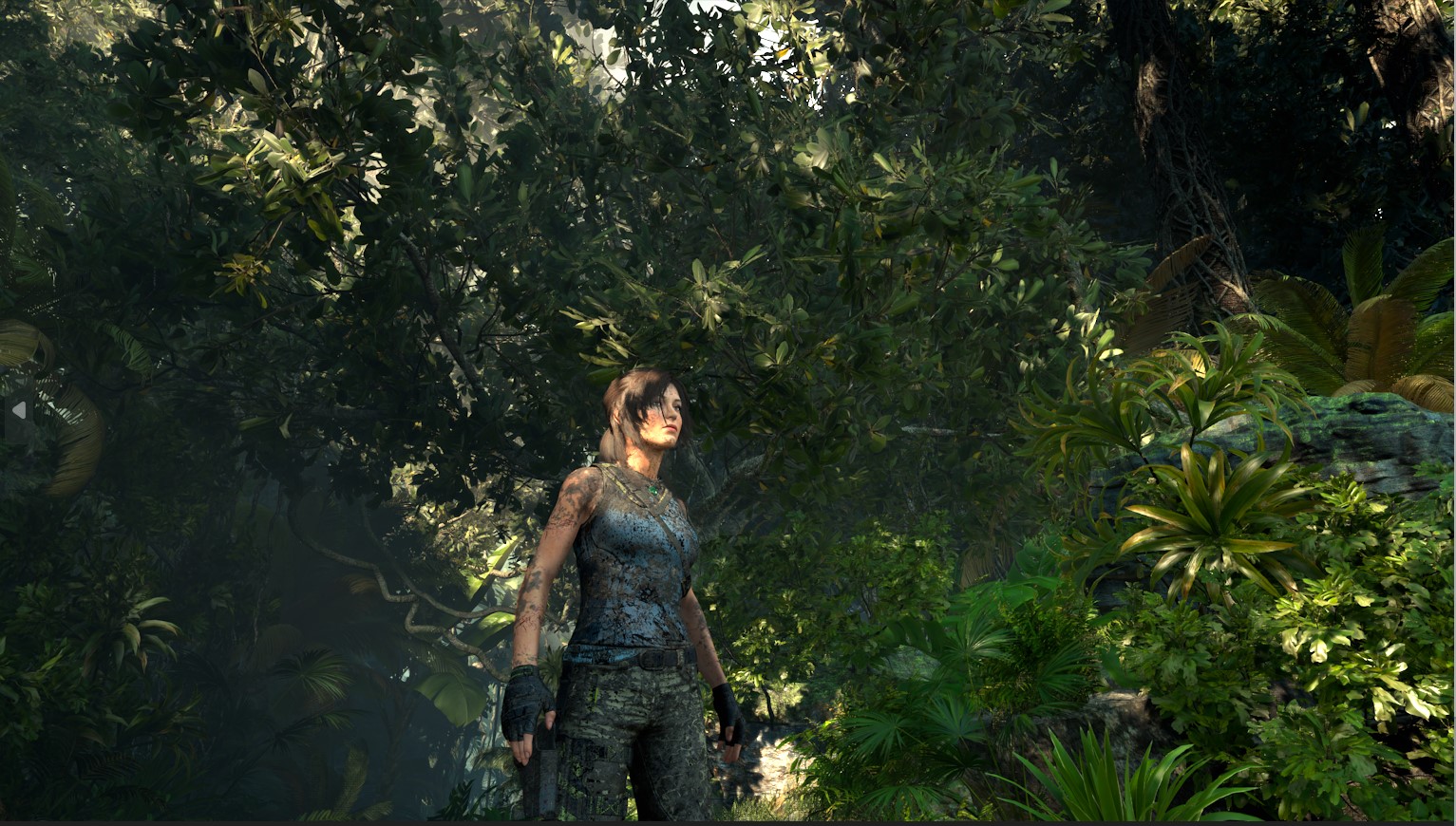
Task: Click the left arrow tab on the screen edge
Action: (18, 411)
